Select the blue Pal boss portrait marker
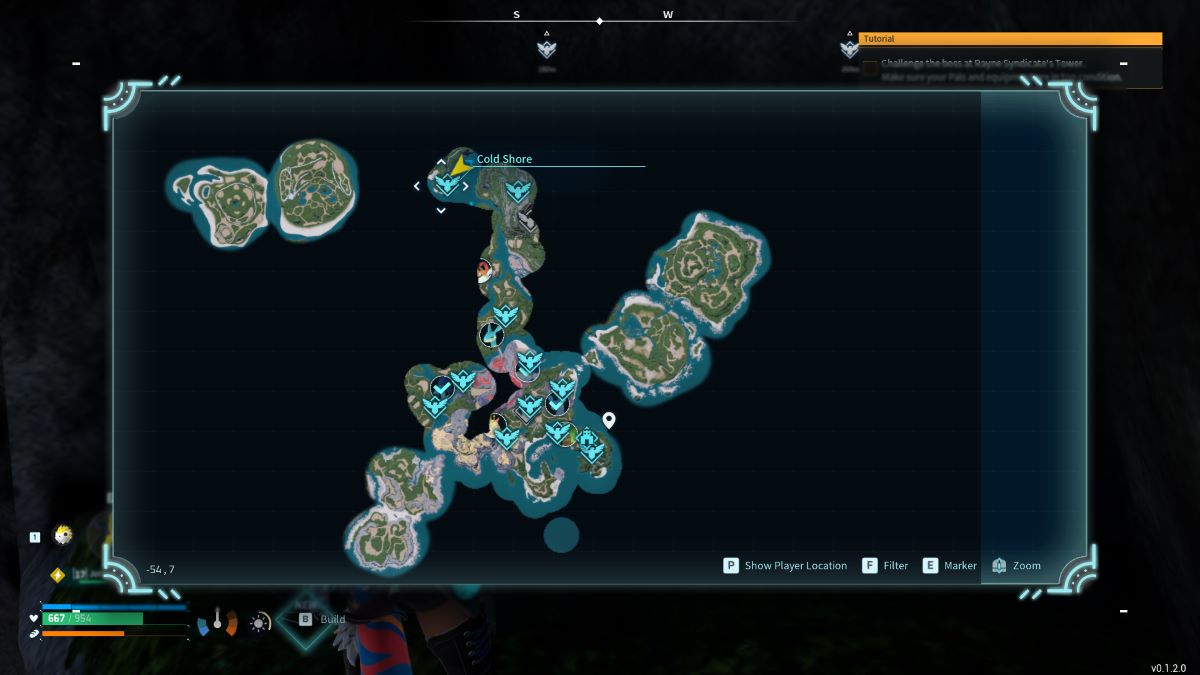The height and width of the screenshot is (675, 1200). 490,334
